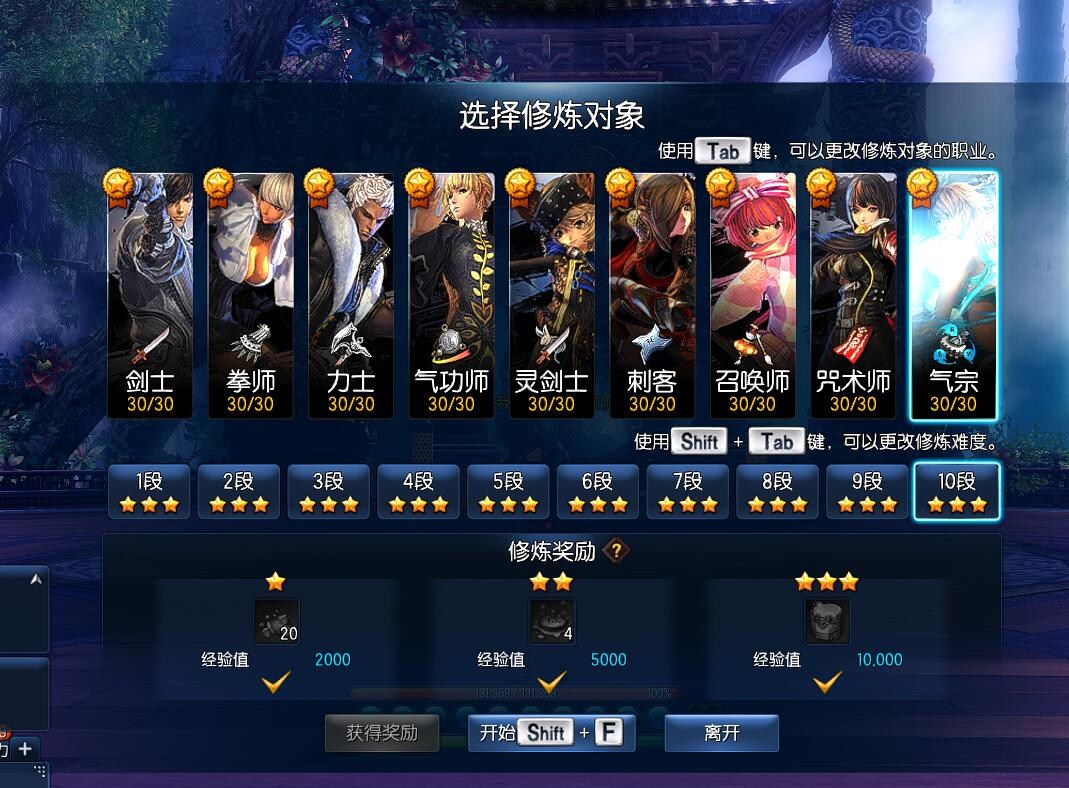This screenshot has width=1069, height=788.
Task: Click the 获得奖励 claim reward button
Action: pos(382,733)
